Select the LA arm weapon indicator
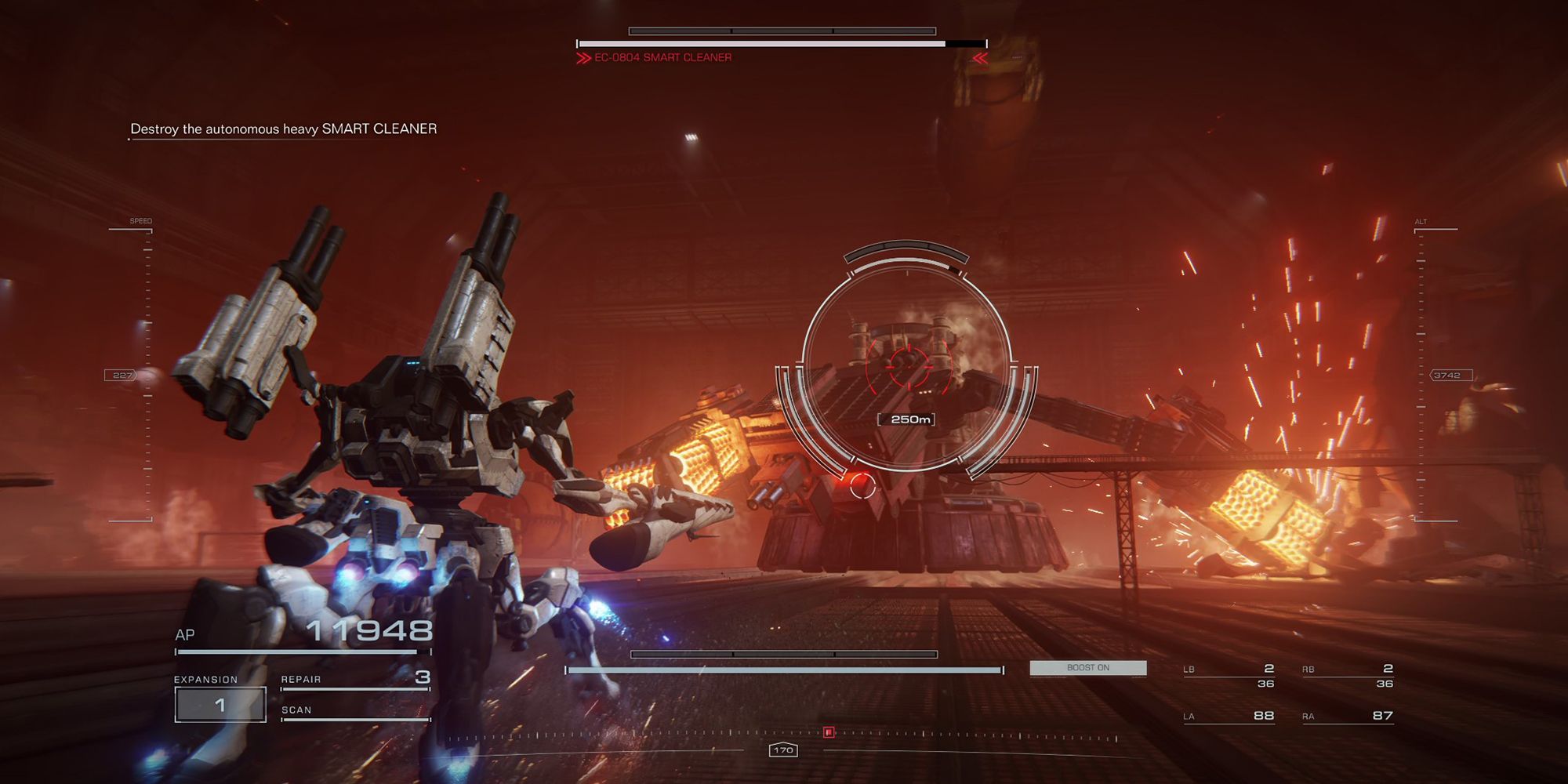The width and height of the screenshot is (1568, 784). [1231, 715]
